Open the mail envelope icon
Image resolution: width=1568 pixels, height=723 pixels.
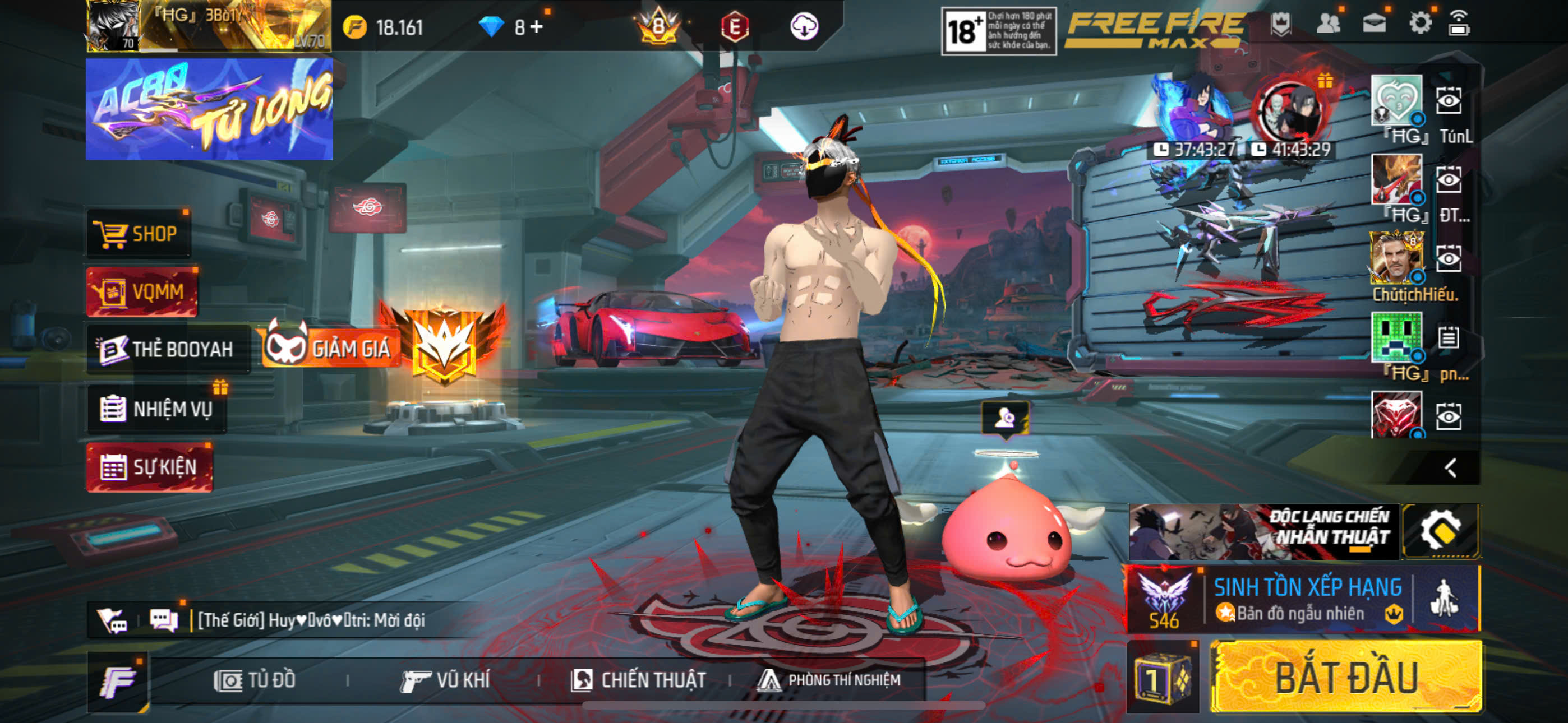pos(1374,24)
